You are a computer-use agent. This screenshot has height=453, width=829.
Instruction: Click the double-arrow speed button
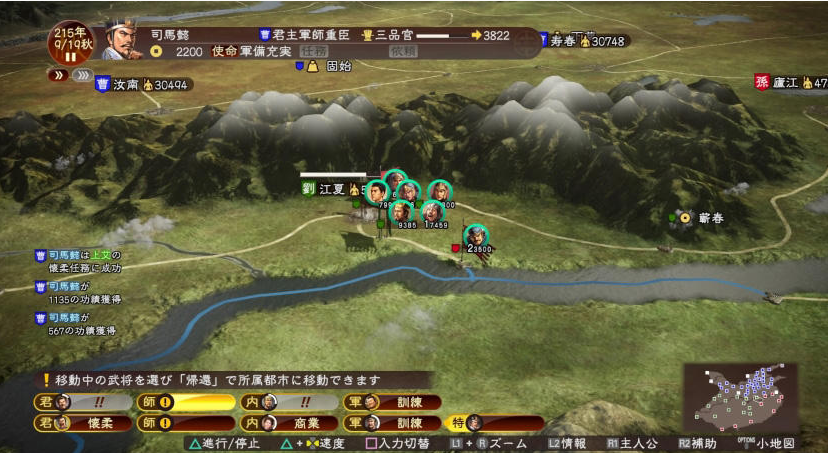tap(56, 74)
